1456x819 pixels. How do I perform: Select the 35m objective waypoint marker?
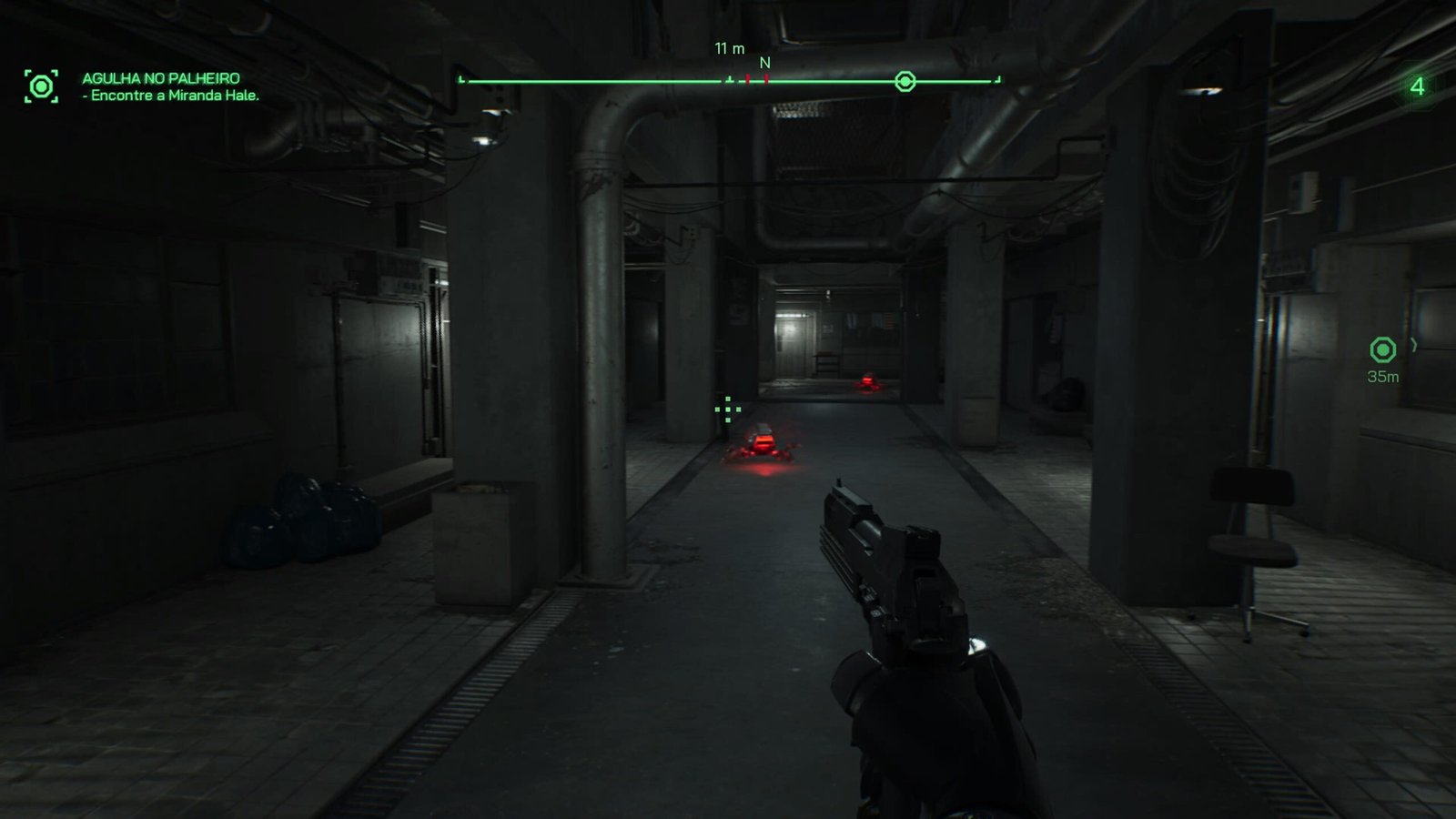[x=1382, y=350]
